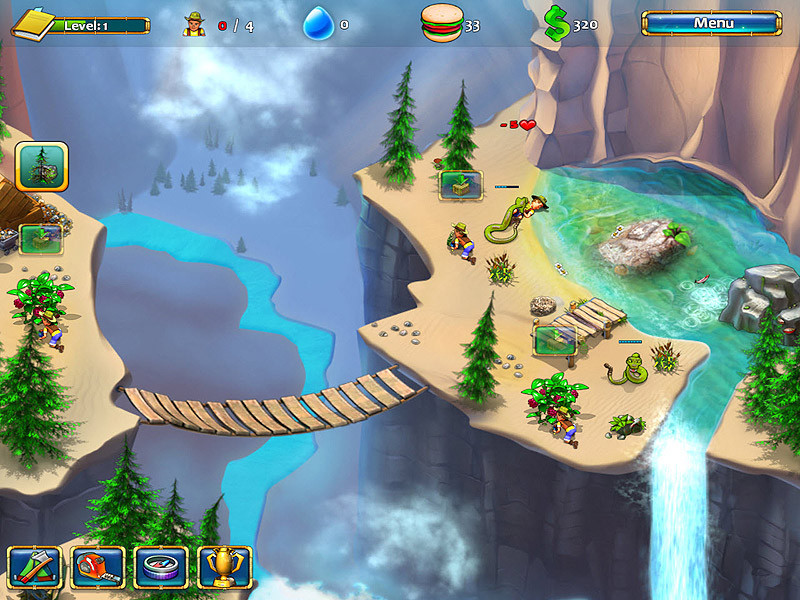
Task: Click the pine tree and rock button
Action: [x=42, y=166]
